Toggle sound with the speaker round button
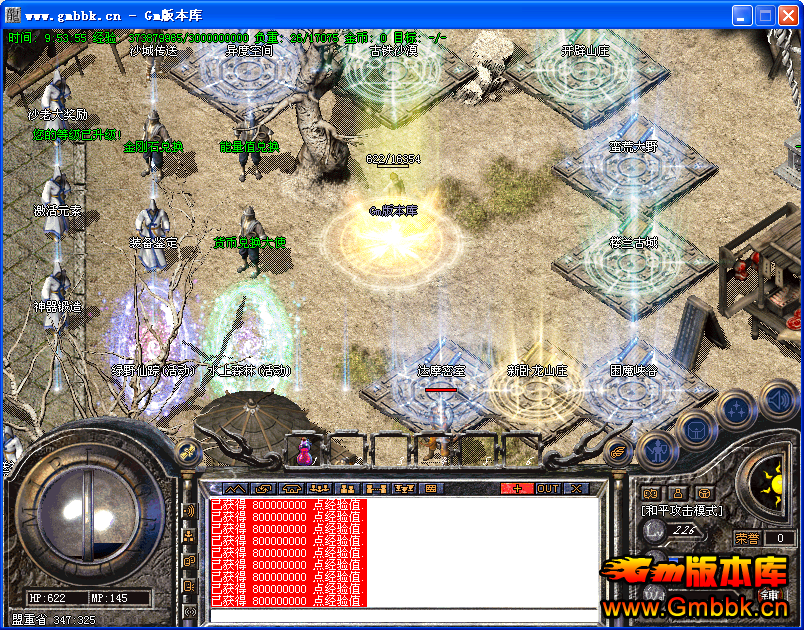804x630 pixels. [777, 400]
